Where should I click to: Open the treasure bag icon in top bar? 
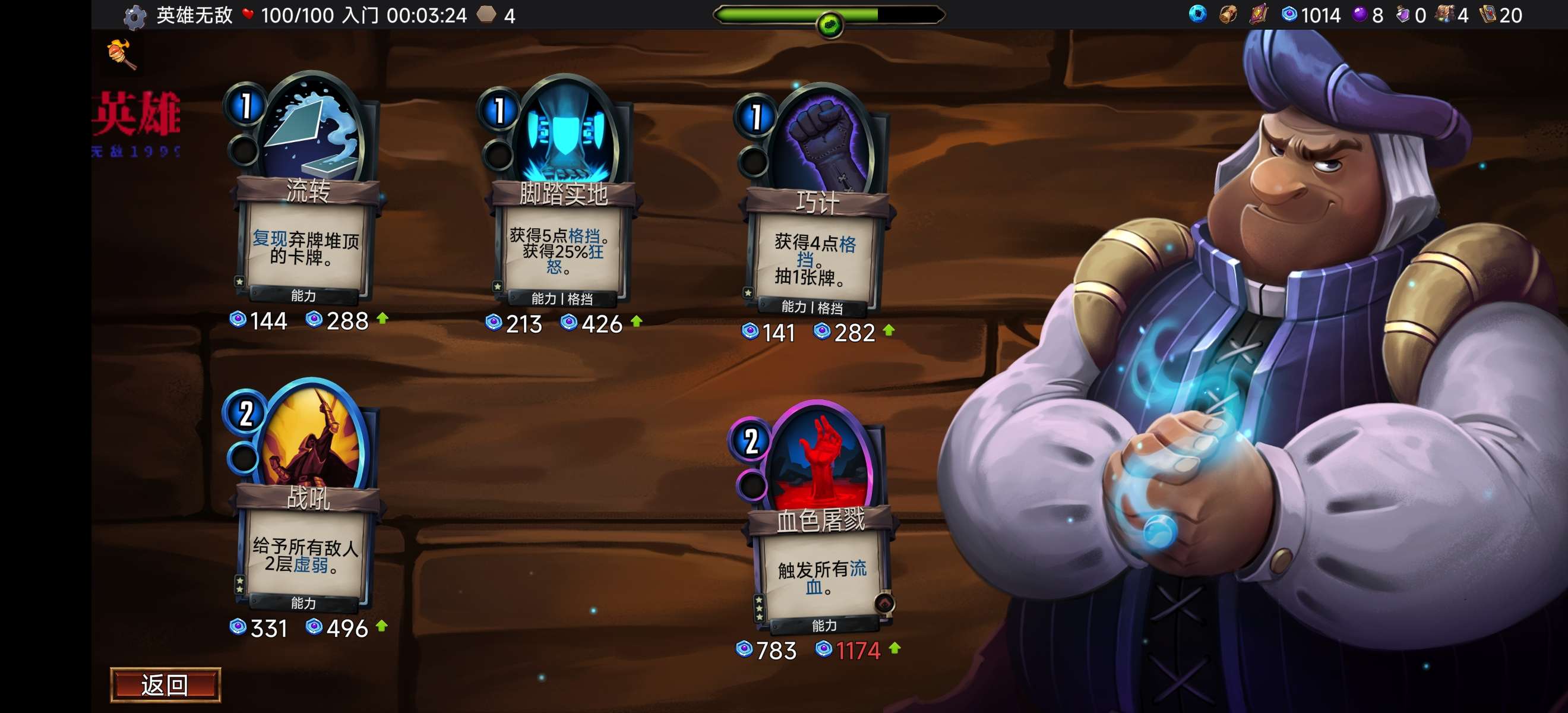pyautogui.click(x=1228, y=14)
